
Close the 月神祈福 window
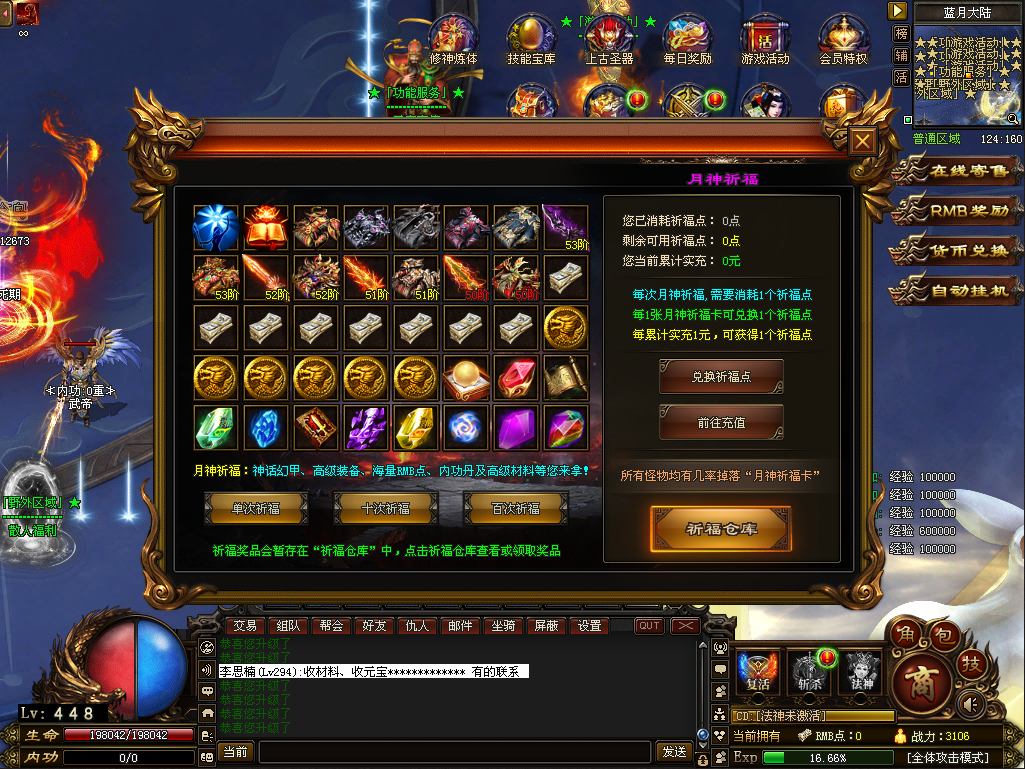click(x=861, y=141)
